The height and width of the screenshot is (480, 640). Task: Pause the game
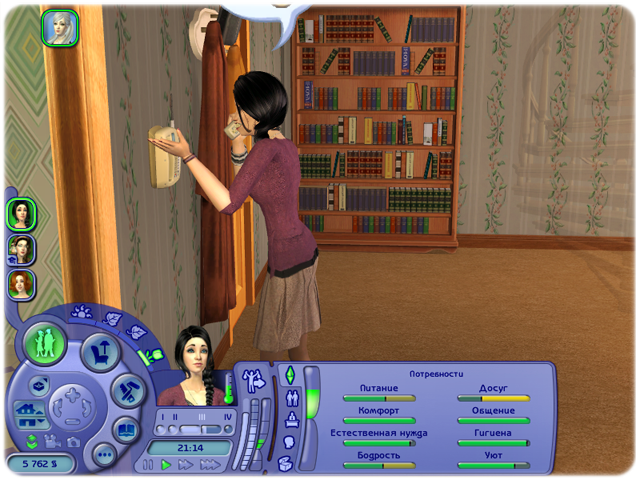click(x=149, y=465)
